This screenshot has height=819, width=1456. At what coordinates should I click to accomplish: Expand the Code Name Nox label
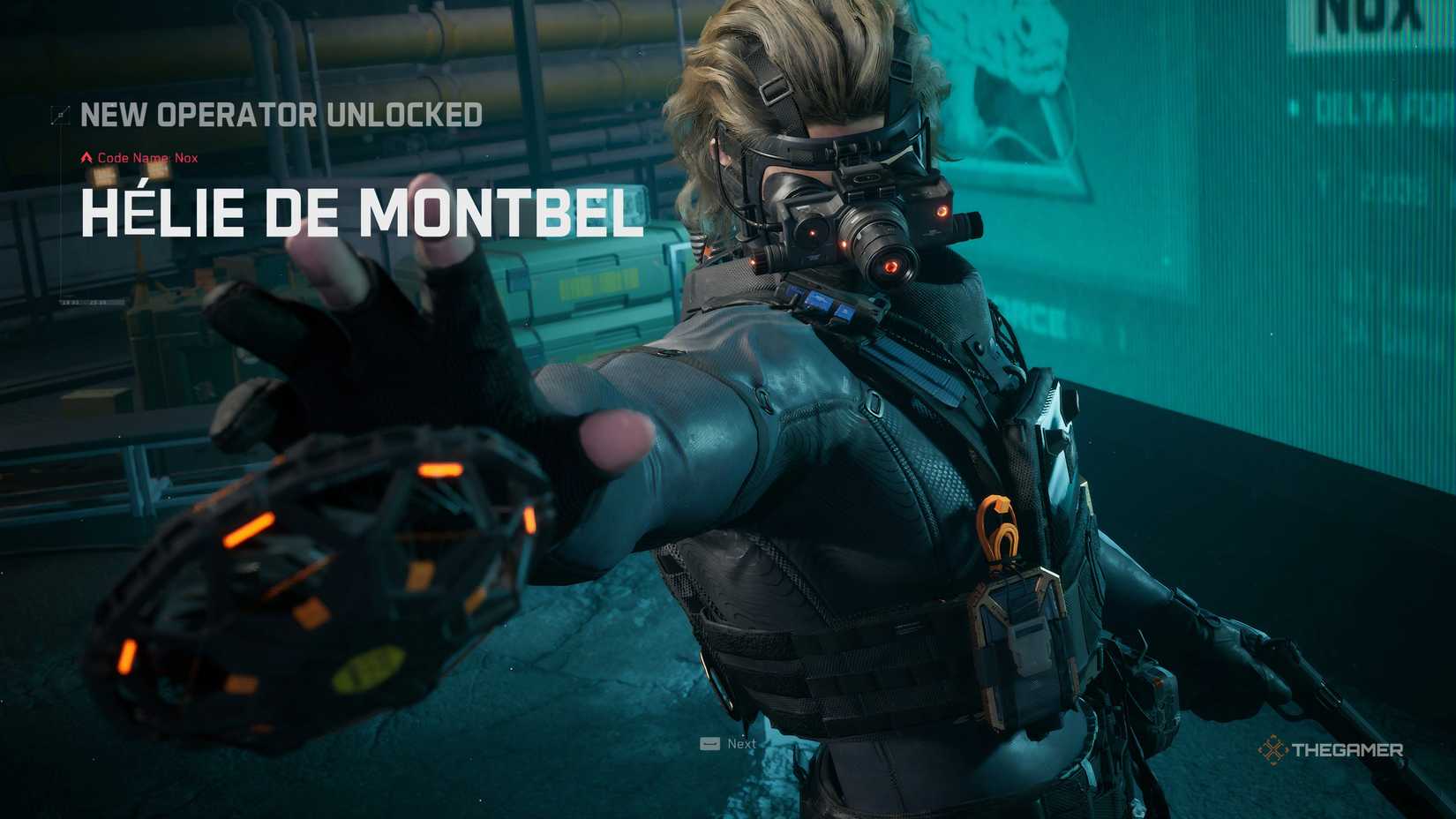pos(148,157)
